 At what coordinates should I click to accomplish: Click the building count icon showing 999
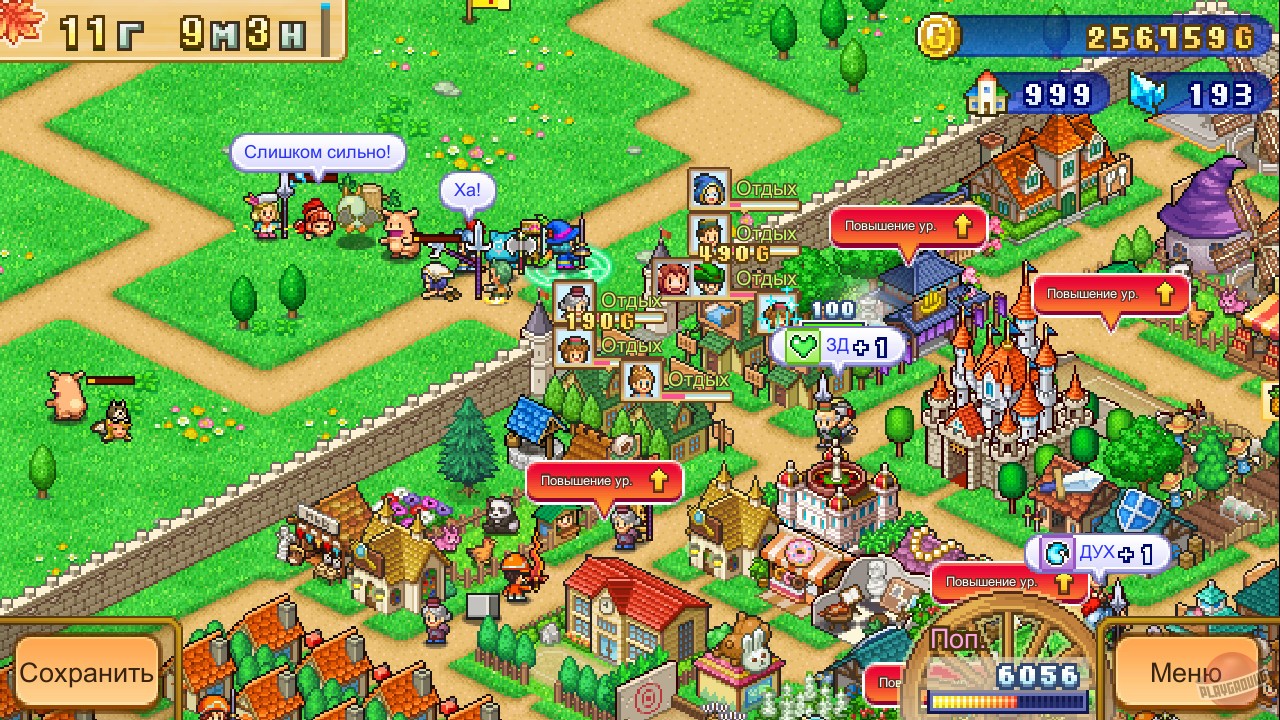pos(987,95)
